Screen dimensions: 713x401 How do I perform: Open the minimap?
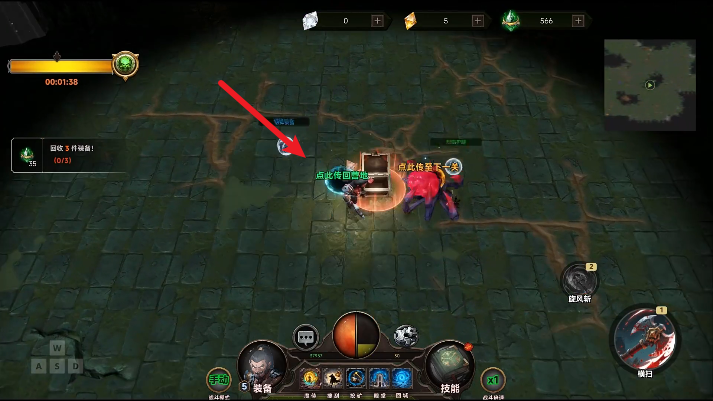(x=649, y=85)
